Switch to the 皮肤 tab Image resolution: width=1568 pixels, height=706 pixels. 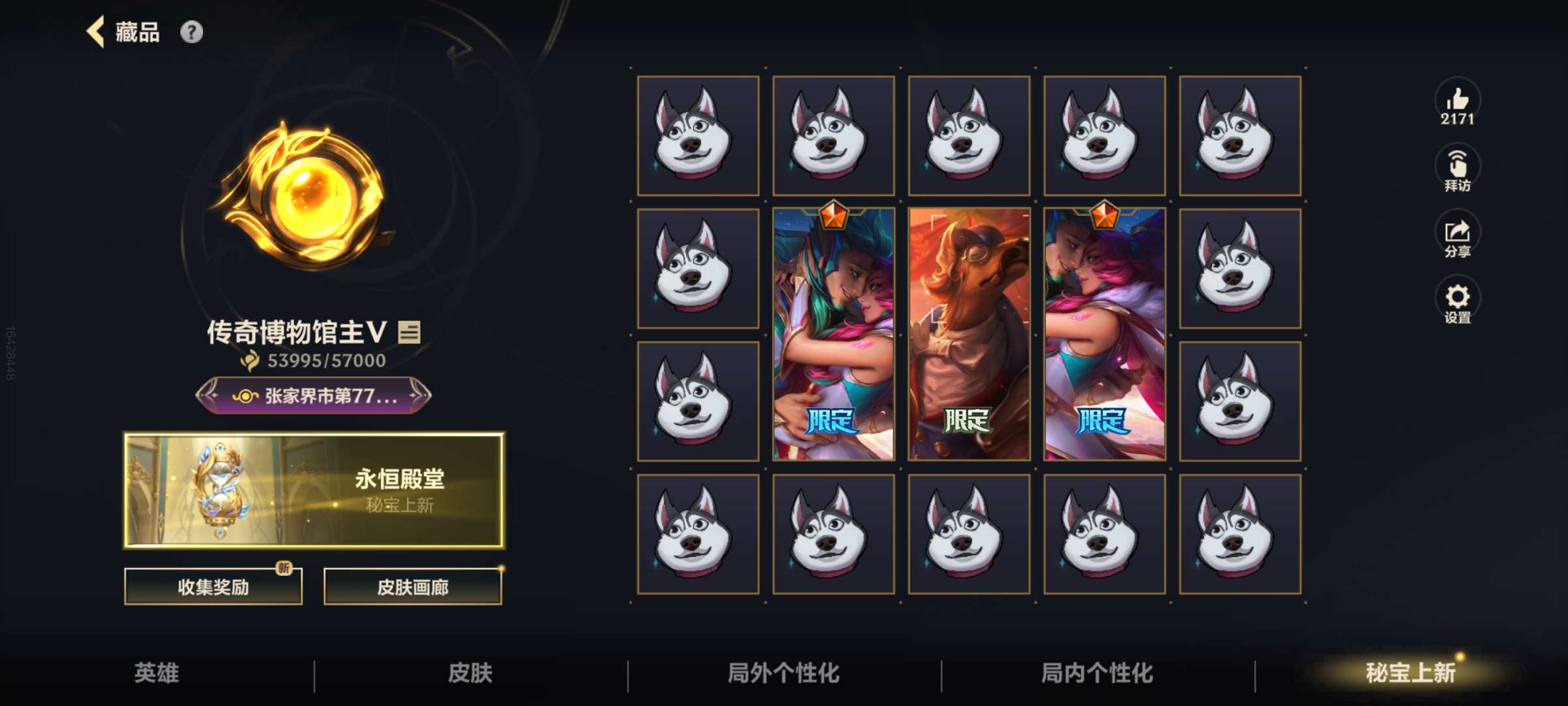coord(470,673)
